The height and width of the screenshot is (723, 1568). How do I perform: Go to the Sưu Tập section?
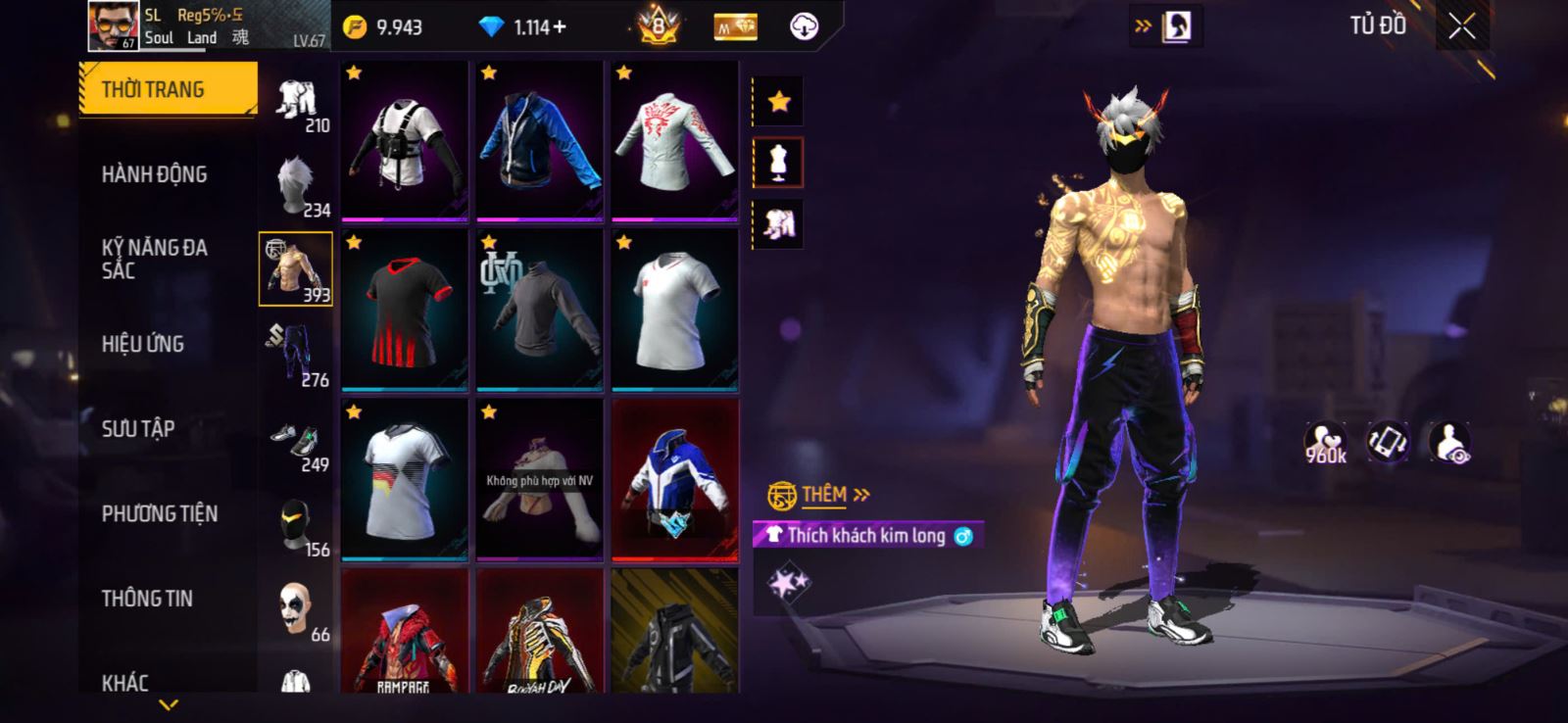pos(138,428)
